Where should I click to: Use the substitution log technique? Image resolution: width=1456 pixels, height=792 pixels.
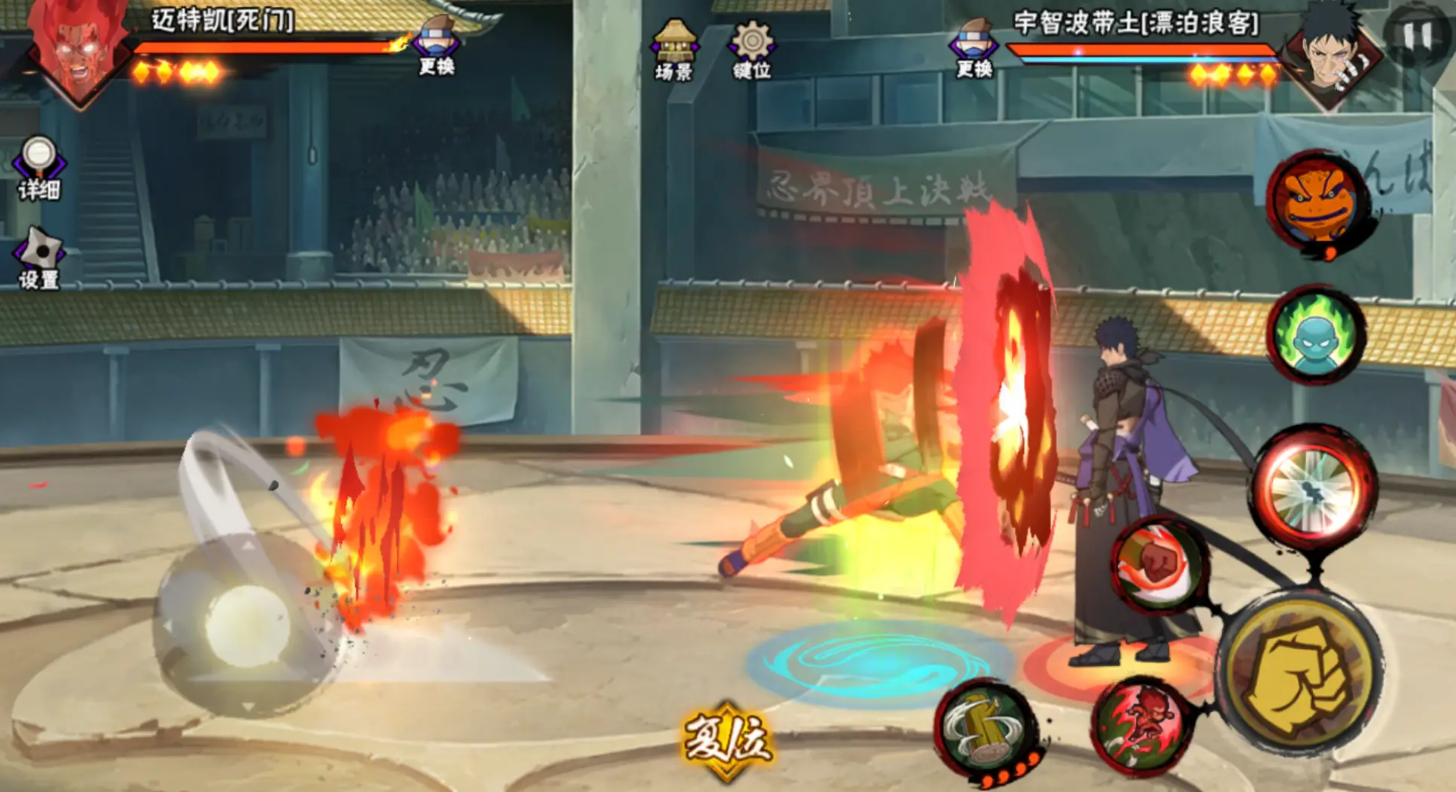coord(986,728)
